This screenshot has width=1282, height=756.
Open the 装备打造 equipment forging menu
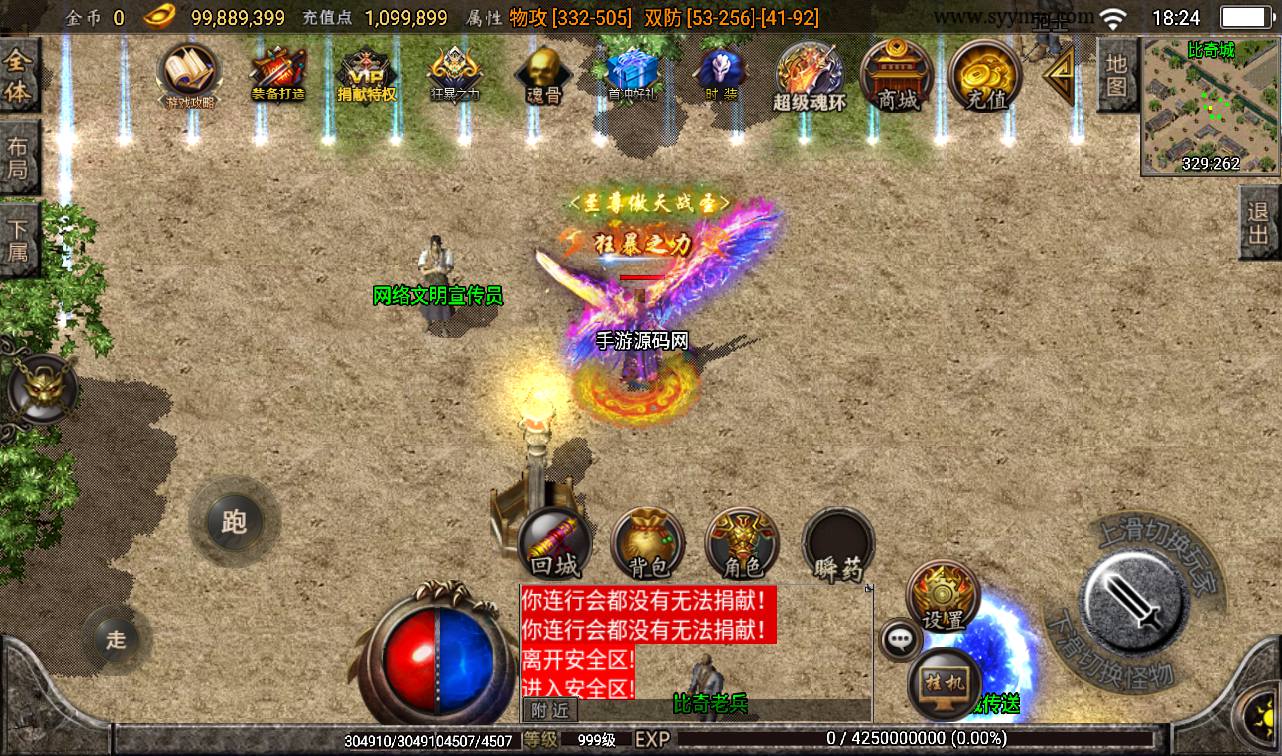click(278, 74)
